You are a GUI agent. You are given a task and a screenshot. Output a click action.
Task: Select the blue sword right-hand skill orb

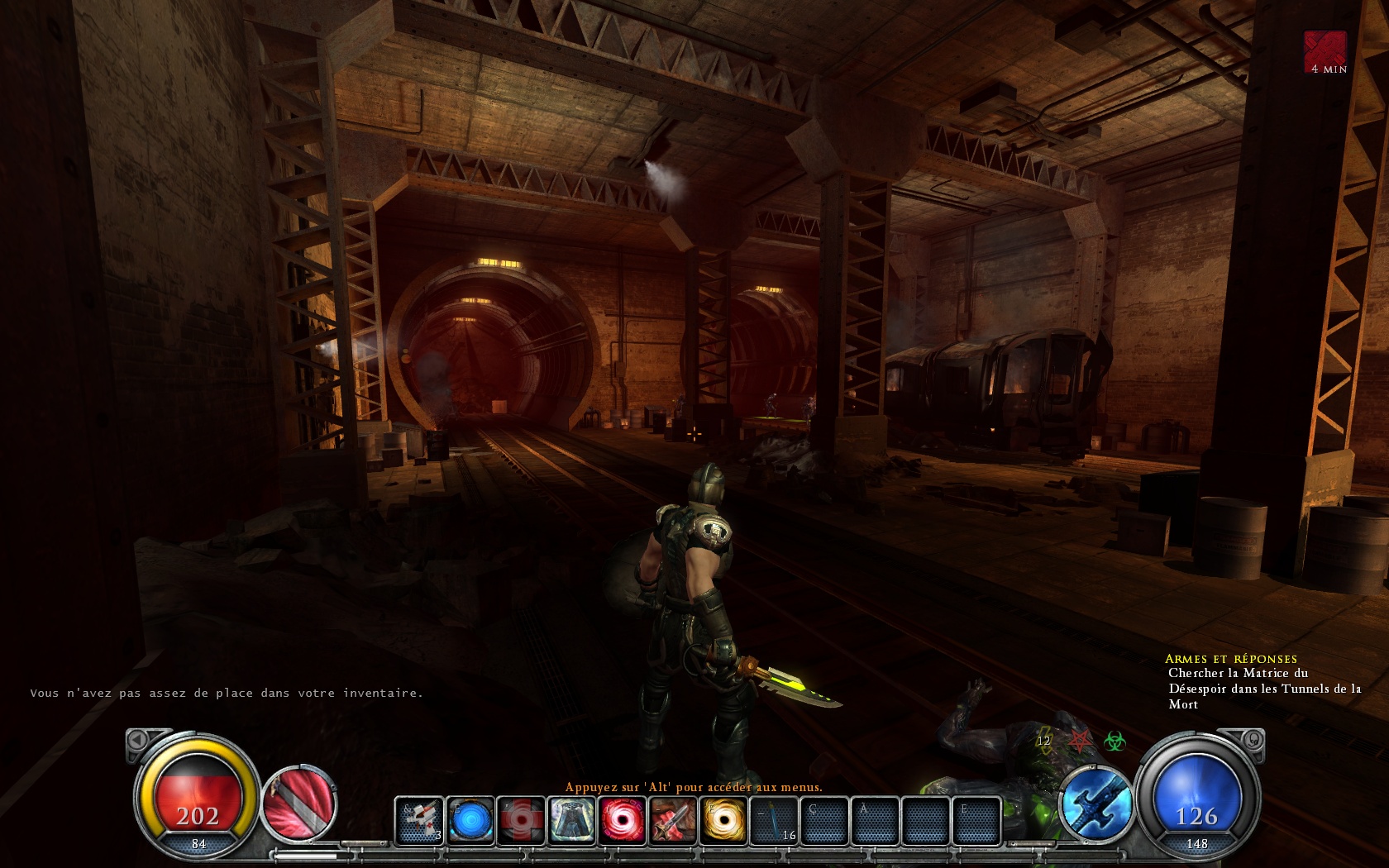1097,802
